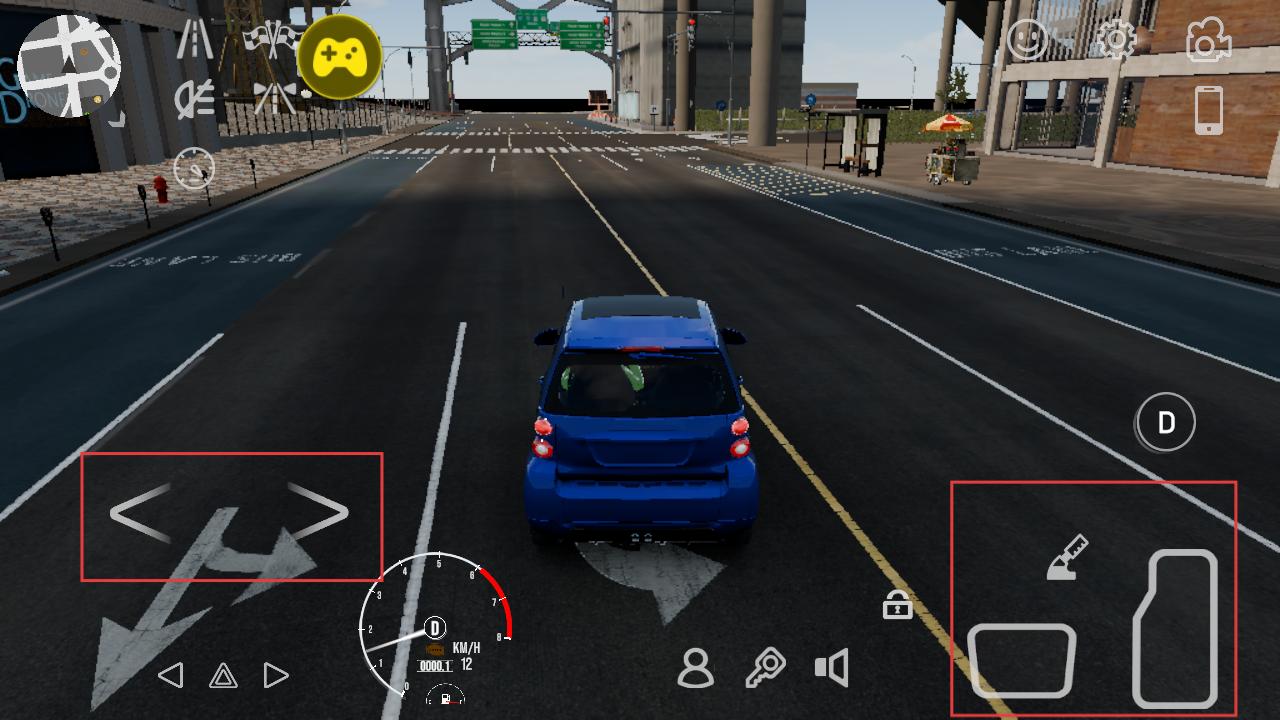Screen dimensions: 1280x720
Task: Turn on the left turn signal
Action: (171, 676)
